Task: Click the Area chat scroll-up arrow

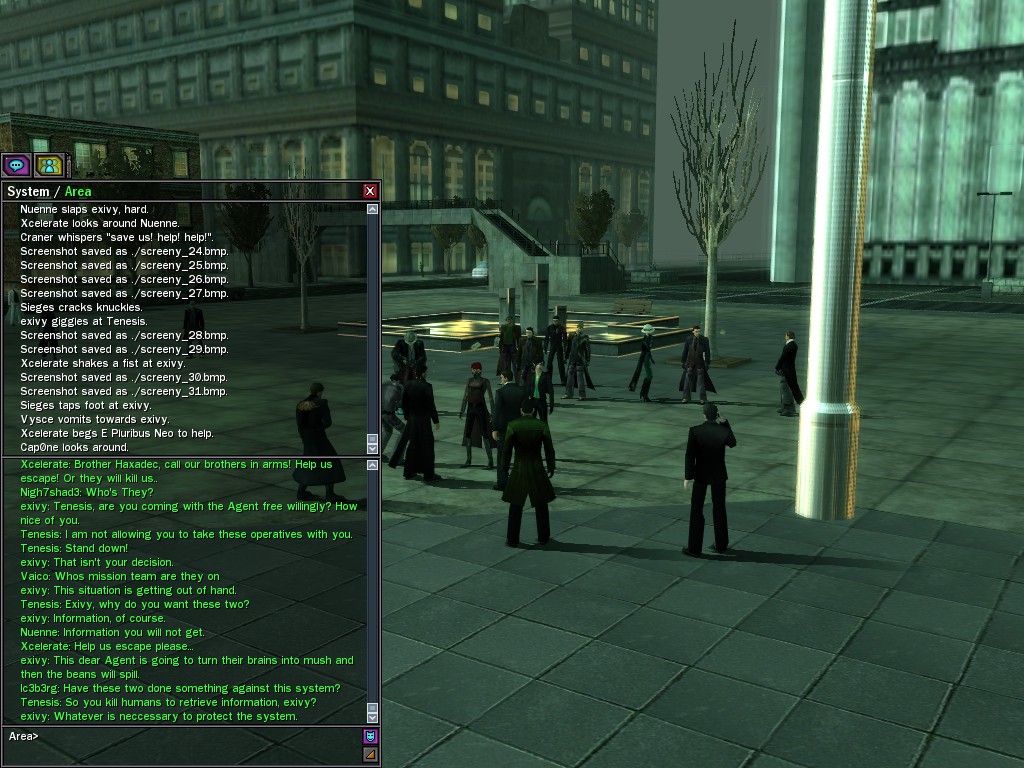Action: (373, 463)
